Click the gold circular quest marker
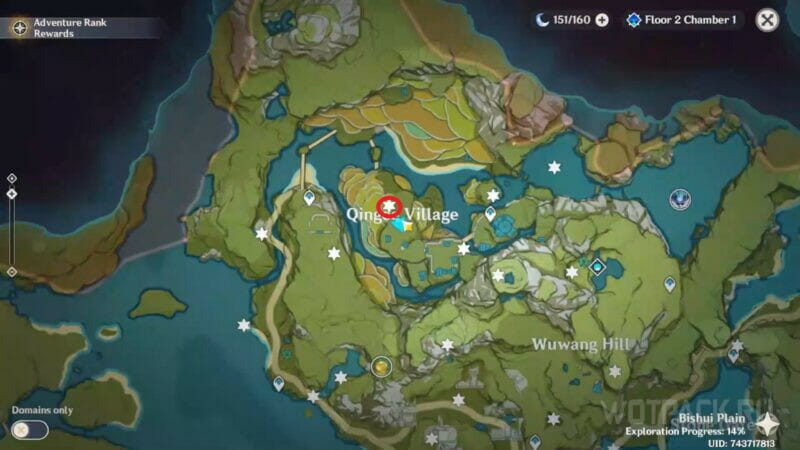This screenshot has height=450, width=800. coord(381,367)
